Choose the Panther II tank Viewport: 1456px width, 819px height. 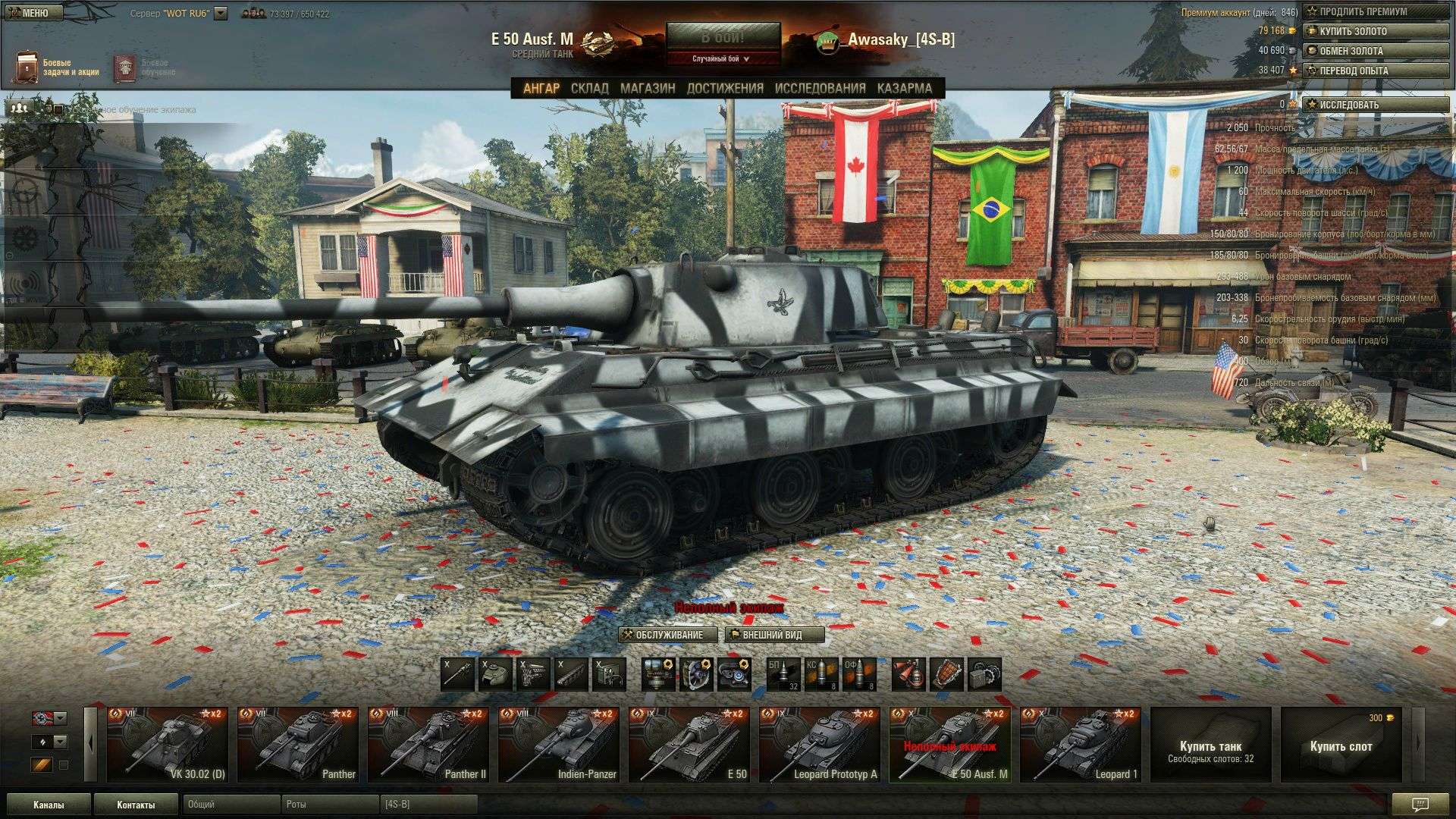coord(428,745)
